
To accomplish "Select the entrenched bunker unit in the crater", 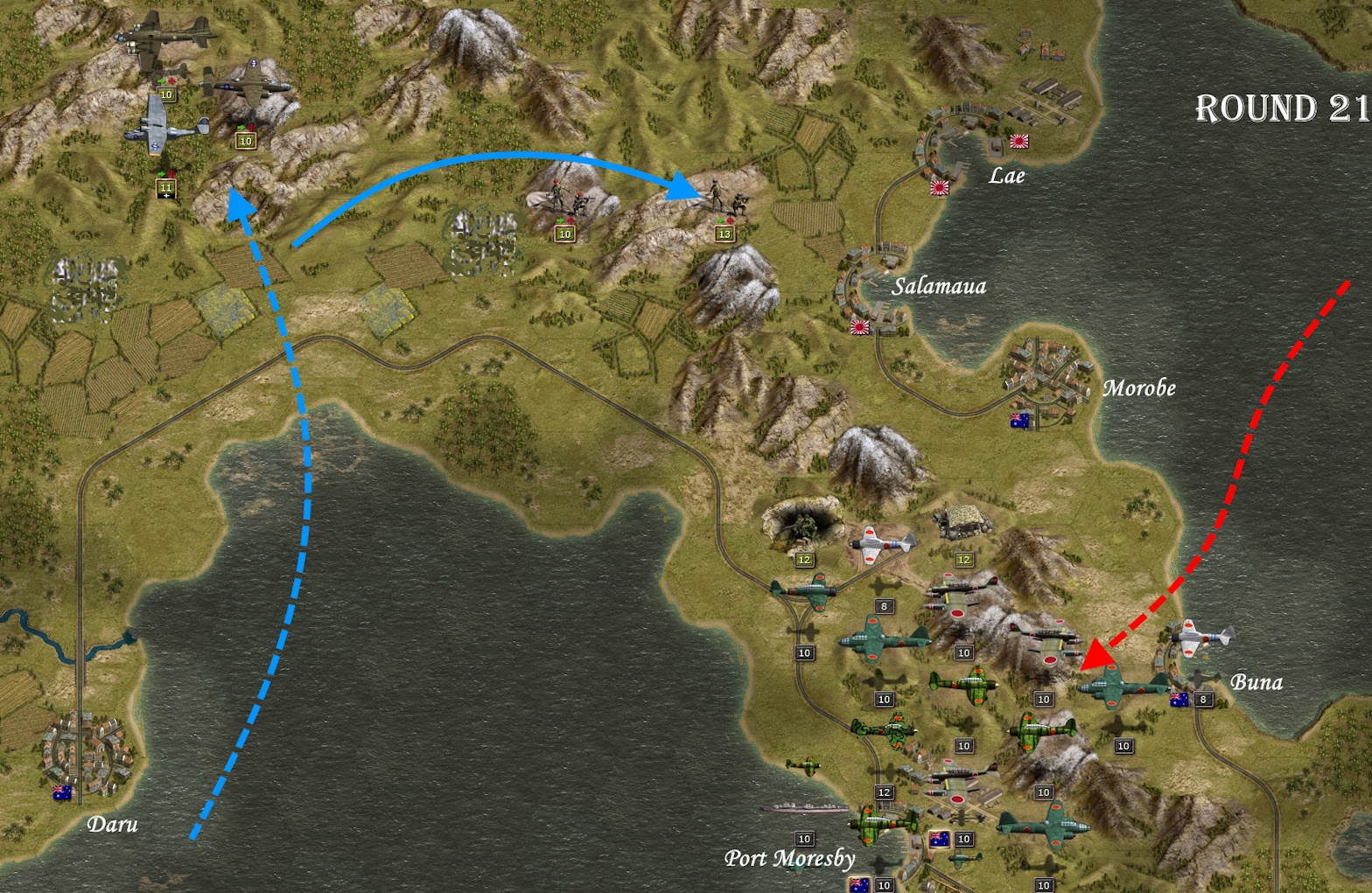I will pyautogui.click(x=801, y=524).
